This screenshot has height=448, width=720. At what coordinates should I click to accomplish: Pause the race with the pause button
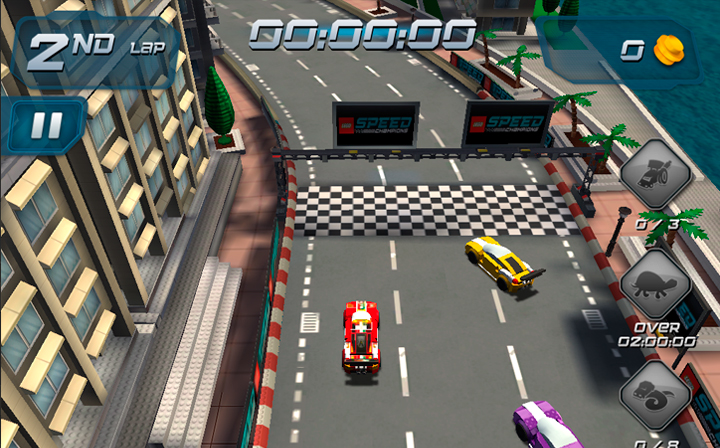[47, 125]
